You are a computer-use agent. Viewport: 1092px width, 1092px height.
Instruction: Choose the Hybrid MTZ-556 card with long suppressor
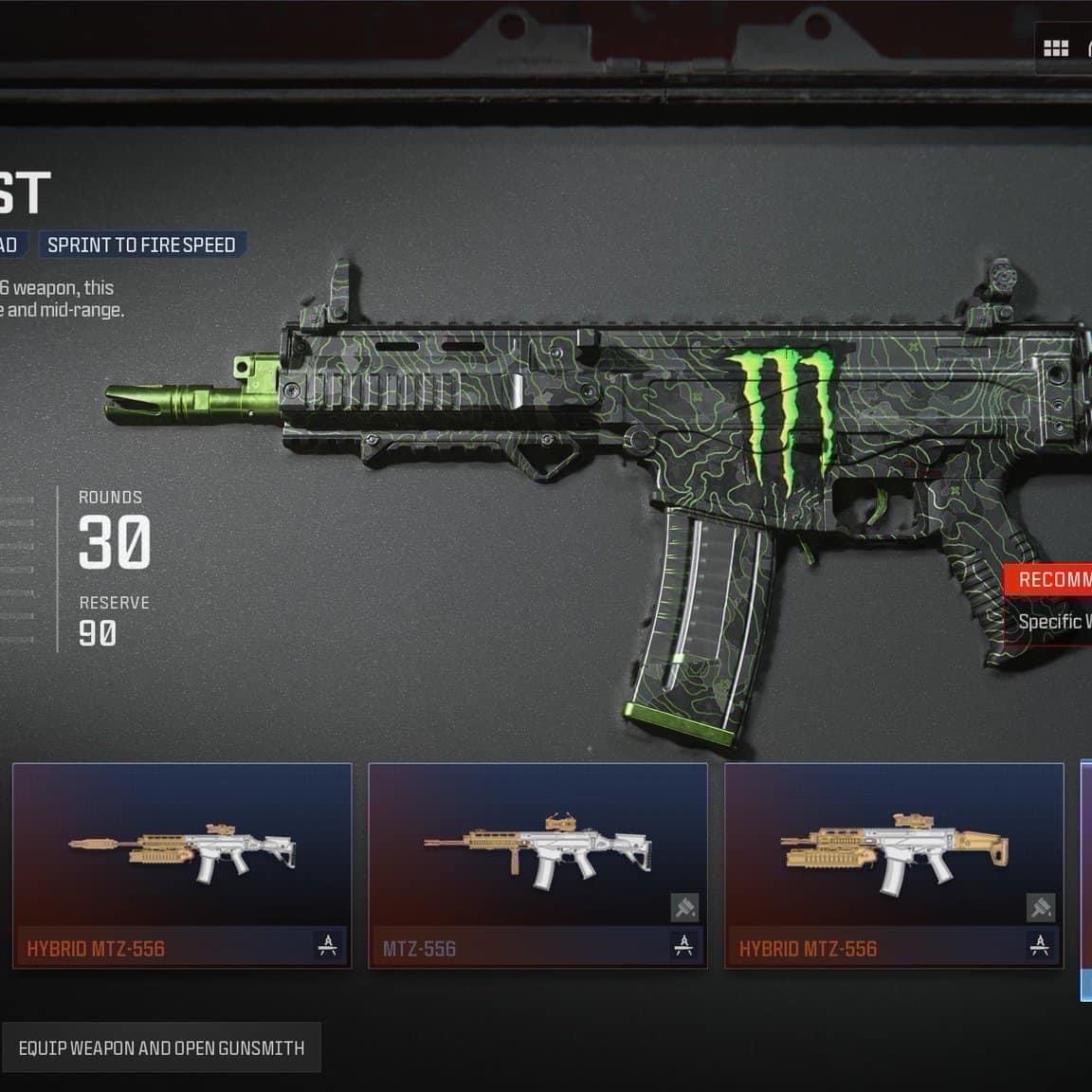[x=182, y=864]
